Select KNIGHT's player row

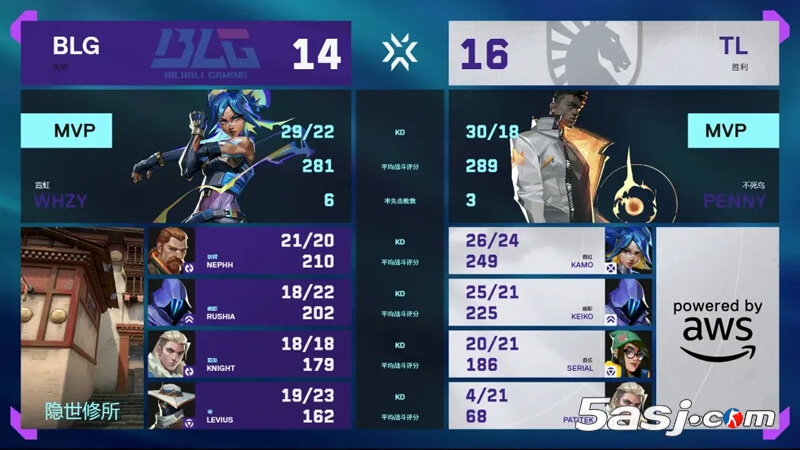250,355
